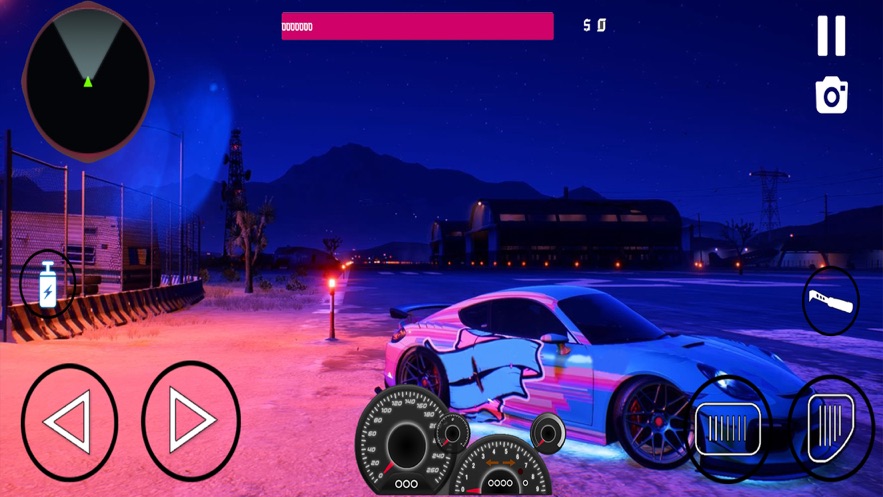Click the circular radar minimap
The image size is (883, 497).
point(88,82)
